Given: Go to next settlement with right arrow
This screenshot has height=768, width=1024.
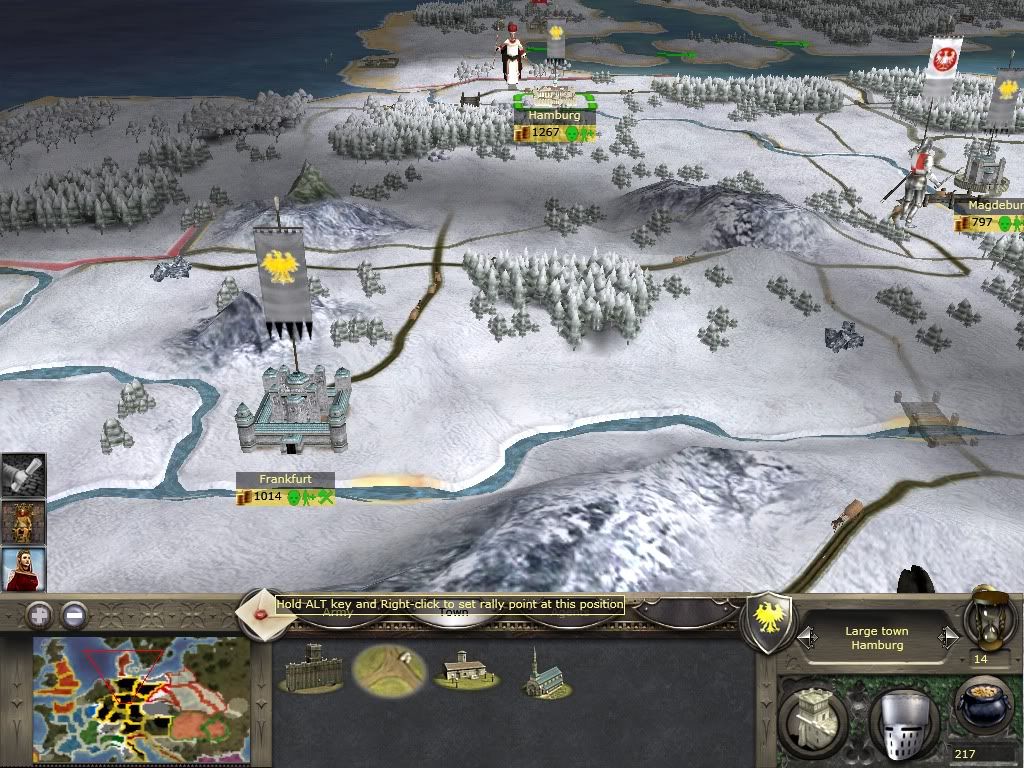Looking at the screenshot, I should point(951,637).
